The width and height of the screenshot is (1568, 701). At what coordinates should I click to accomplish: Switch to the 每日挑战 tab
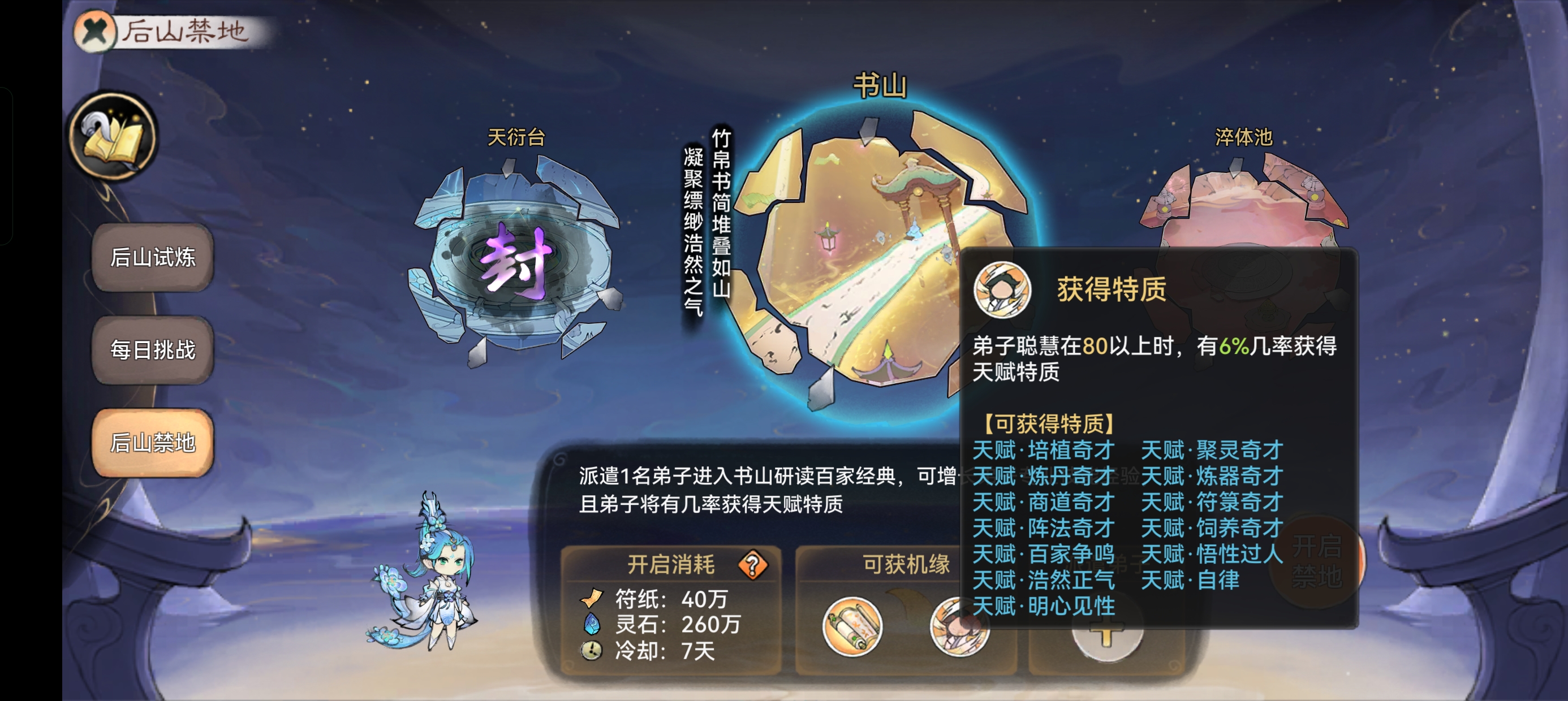[x=152, y=351]
